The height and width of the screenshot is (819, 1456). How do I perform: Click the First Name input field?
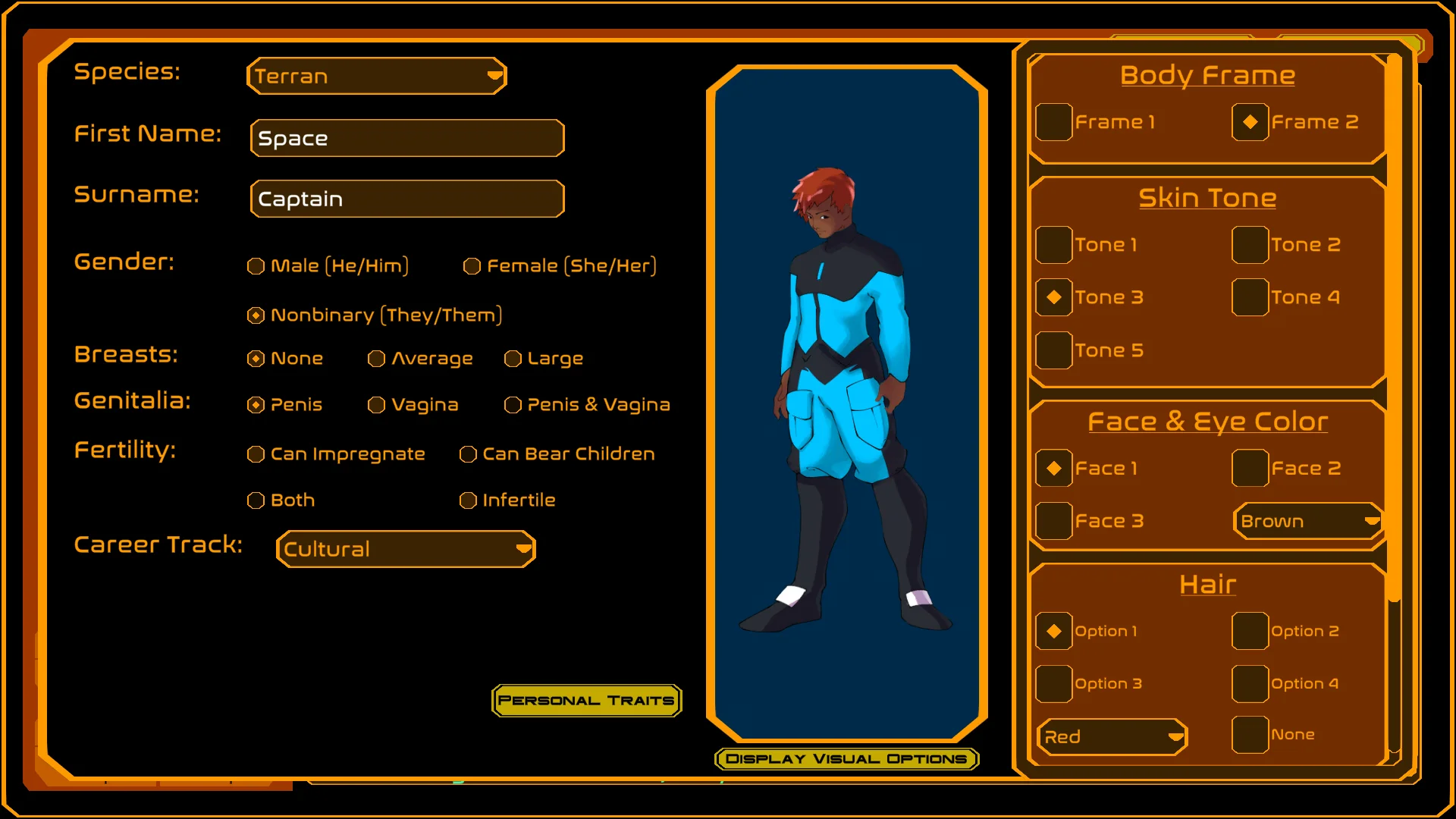click(407, 138)
